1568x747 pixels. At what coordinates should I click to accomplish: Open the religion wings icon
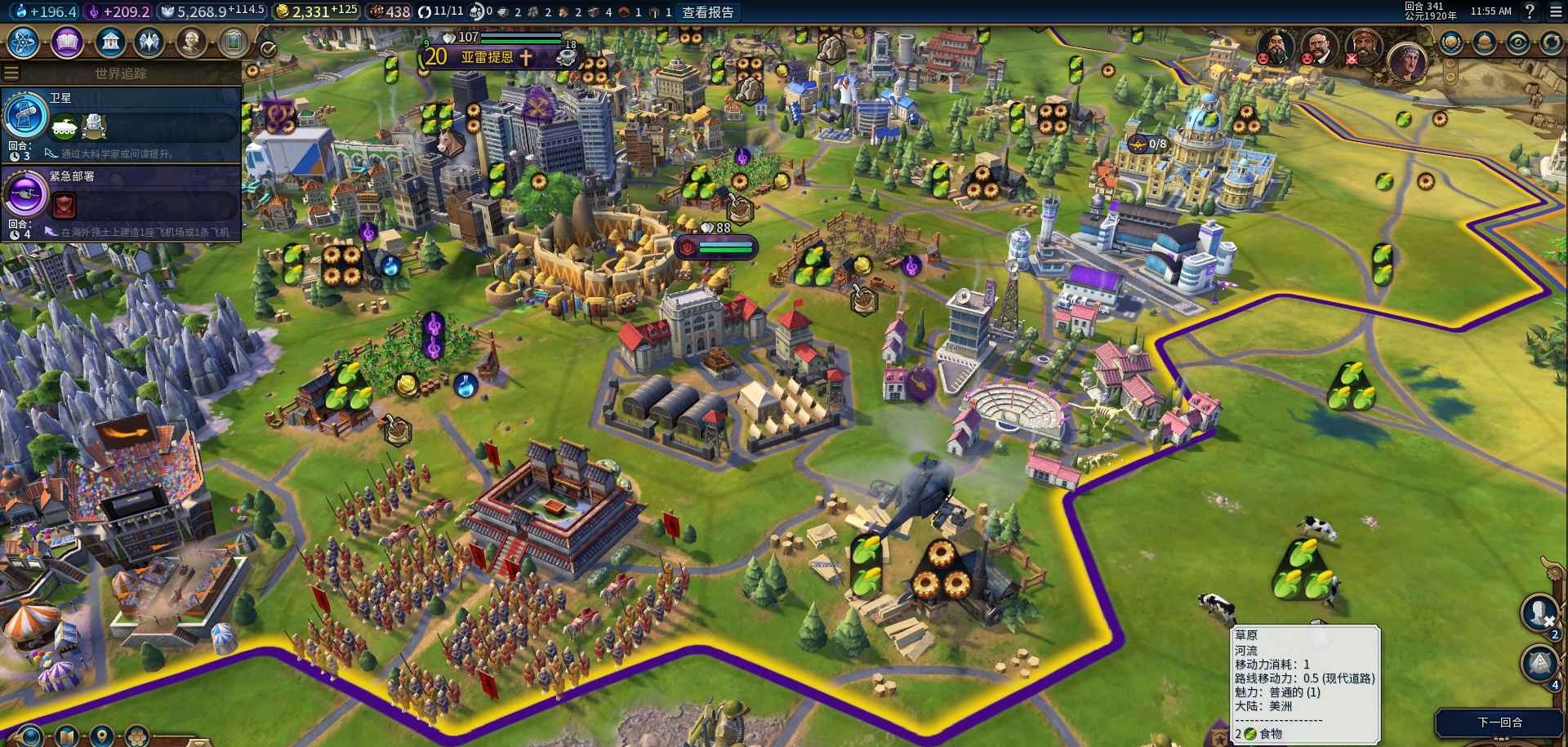point(150,42)
